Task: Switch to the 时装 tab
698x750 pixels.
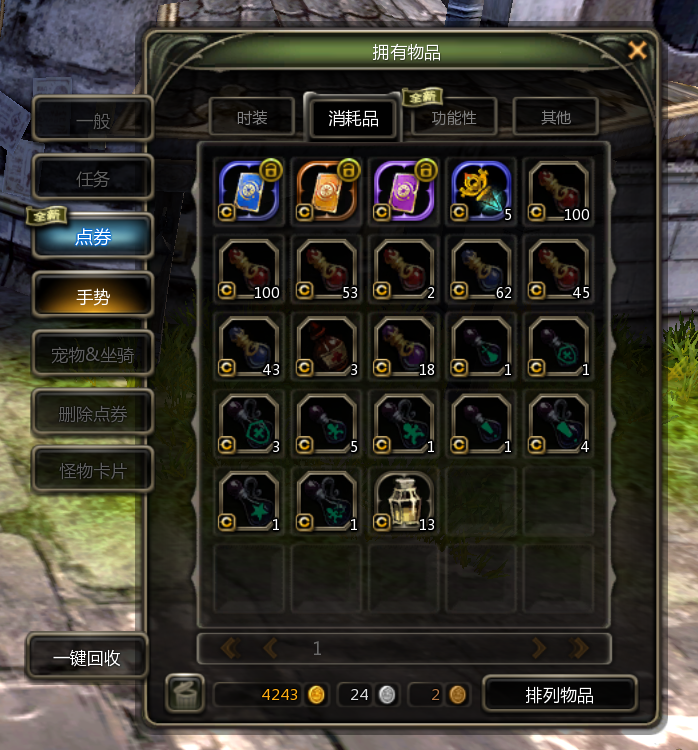Action: coord(252,118)
